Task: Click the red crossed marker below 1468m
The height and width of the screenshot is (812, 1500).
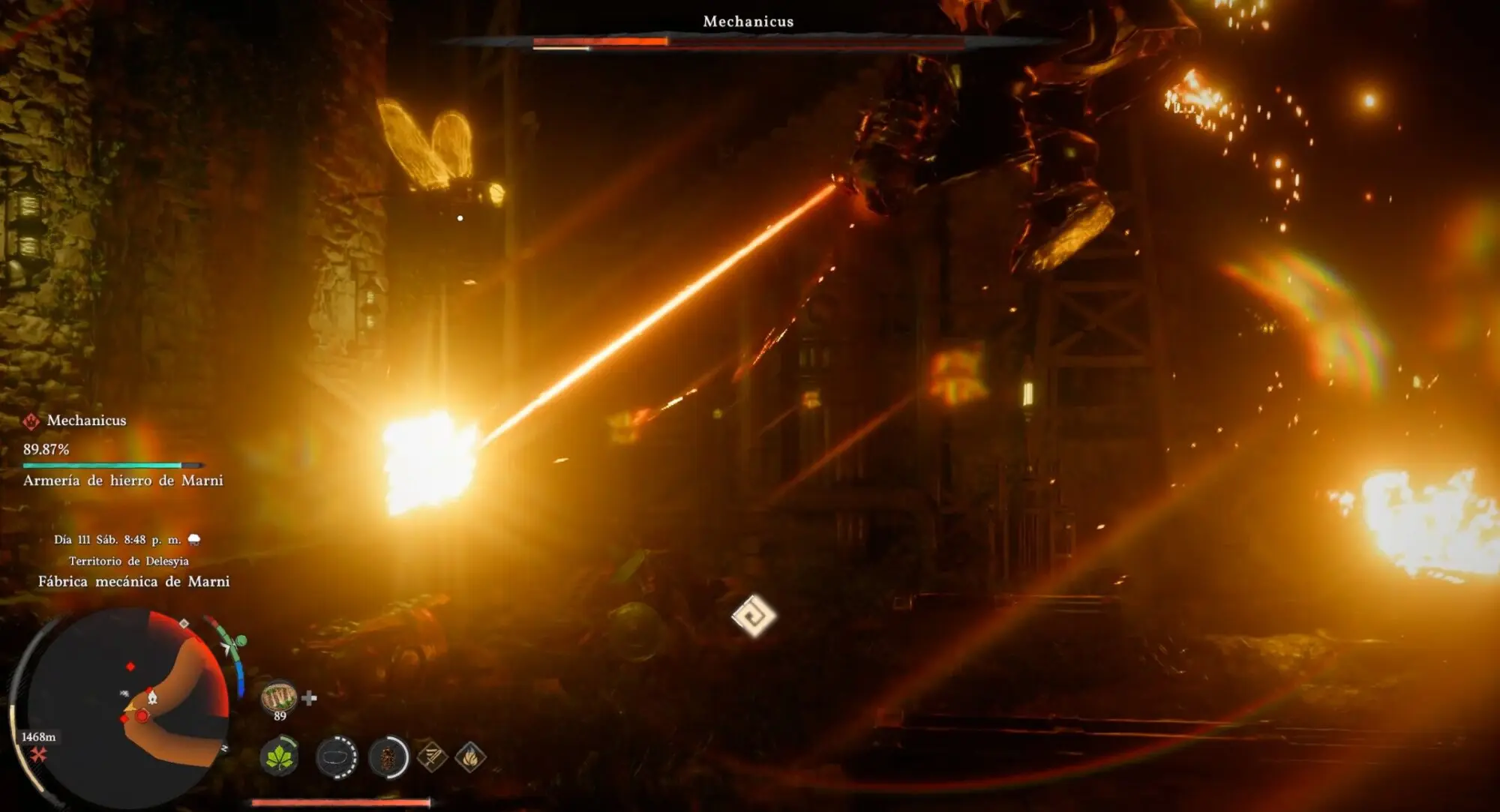Action: coord(38,754)
